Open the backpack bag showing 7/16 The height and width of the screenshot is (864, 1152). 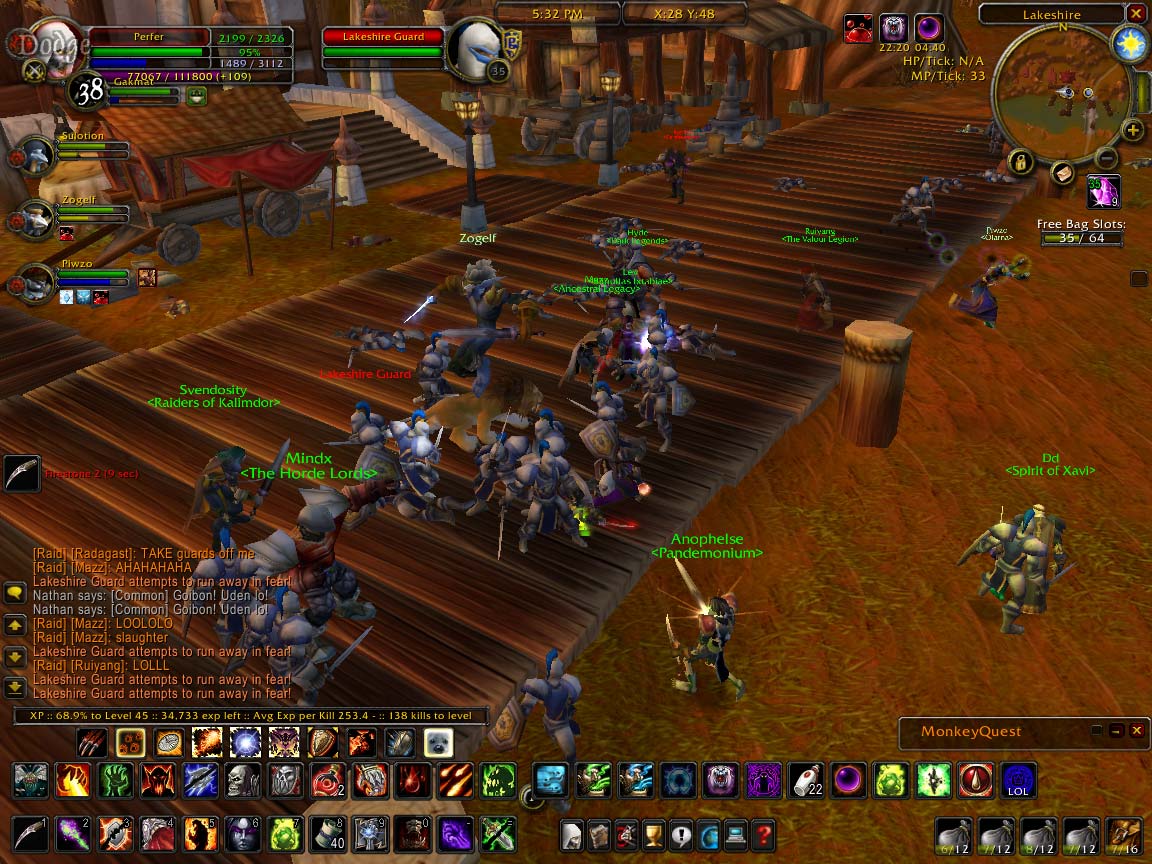click(x=1123, y=833)
